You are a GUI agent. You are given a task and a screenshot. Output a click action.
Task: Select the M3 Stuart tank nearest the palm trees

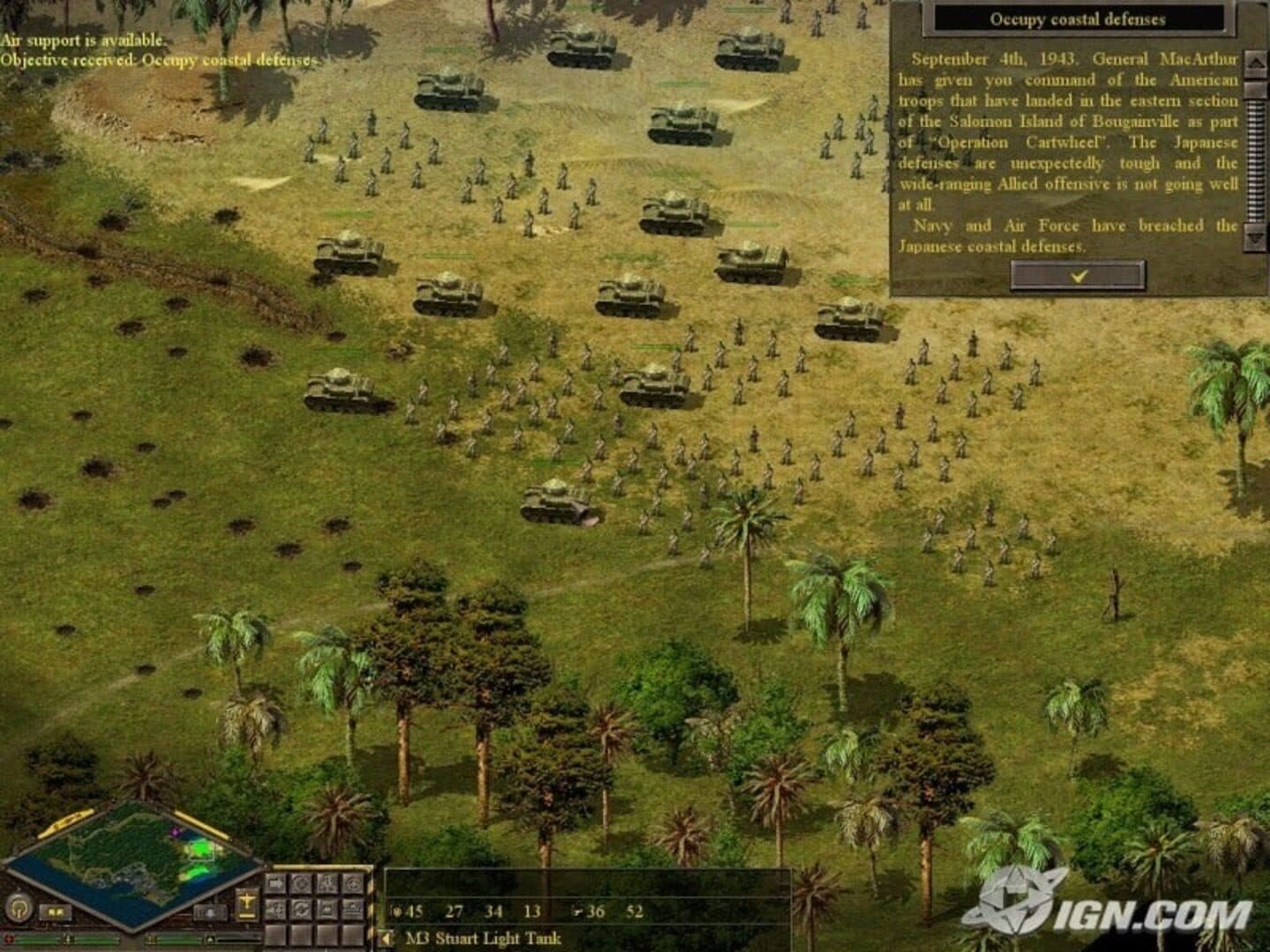(x=556, y=502)
